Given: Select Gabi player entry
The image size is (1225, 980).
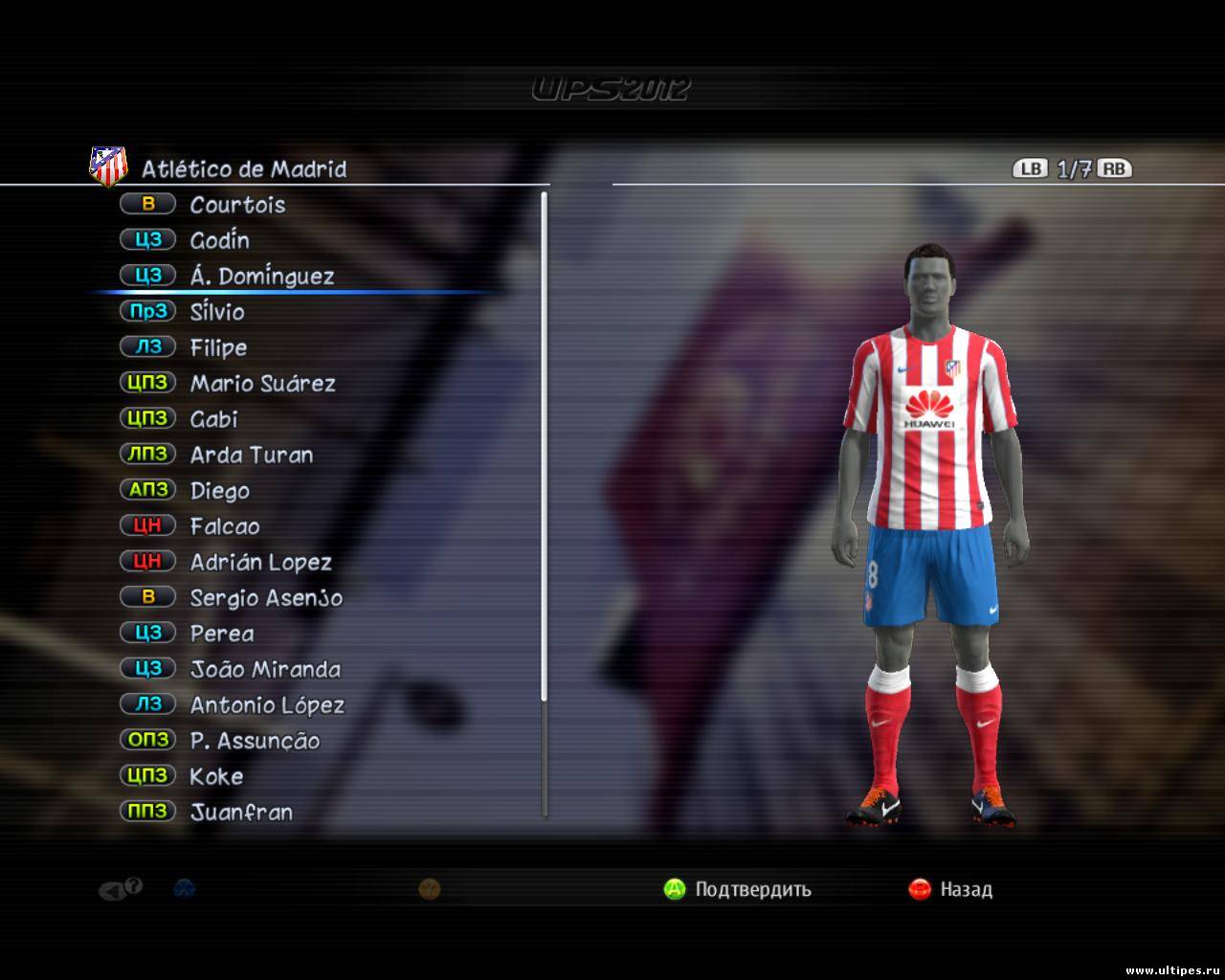Looking at the screenshot, I should 213,419.
